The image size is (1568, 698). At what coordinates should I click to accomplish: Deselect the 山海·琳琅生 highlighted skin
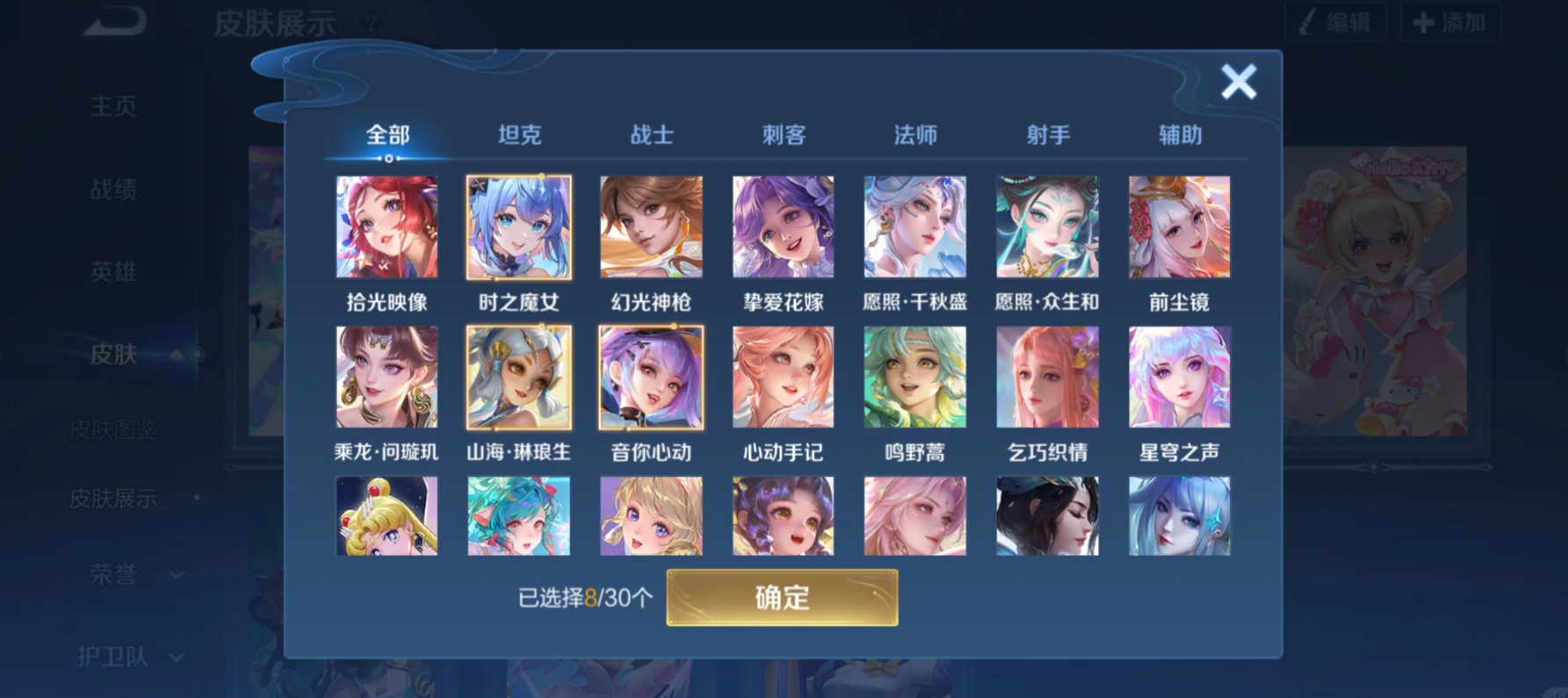519,377
